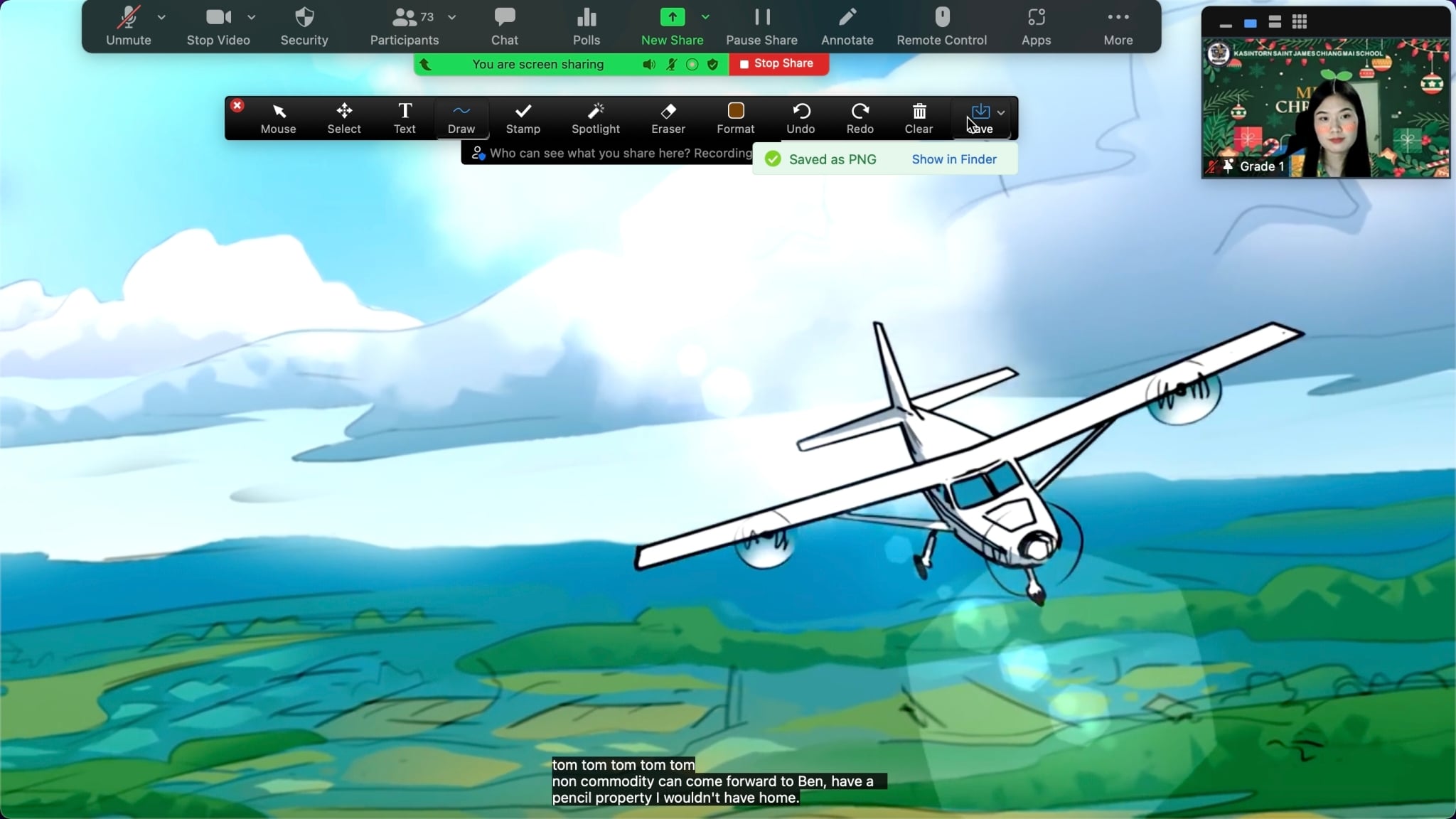Open the Chat panel
The width and height of the screenshot is (1456, 819).
coord(505,26)
